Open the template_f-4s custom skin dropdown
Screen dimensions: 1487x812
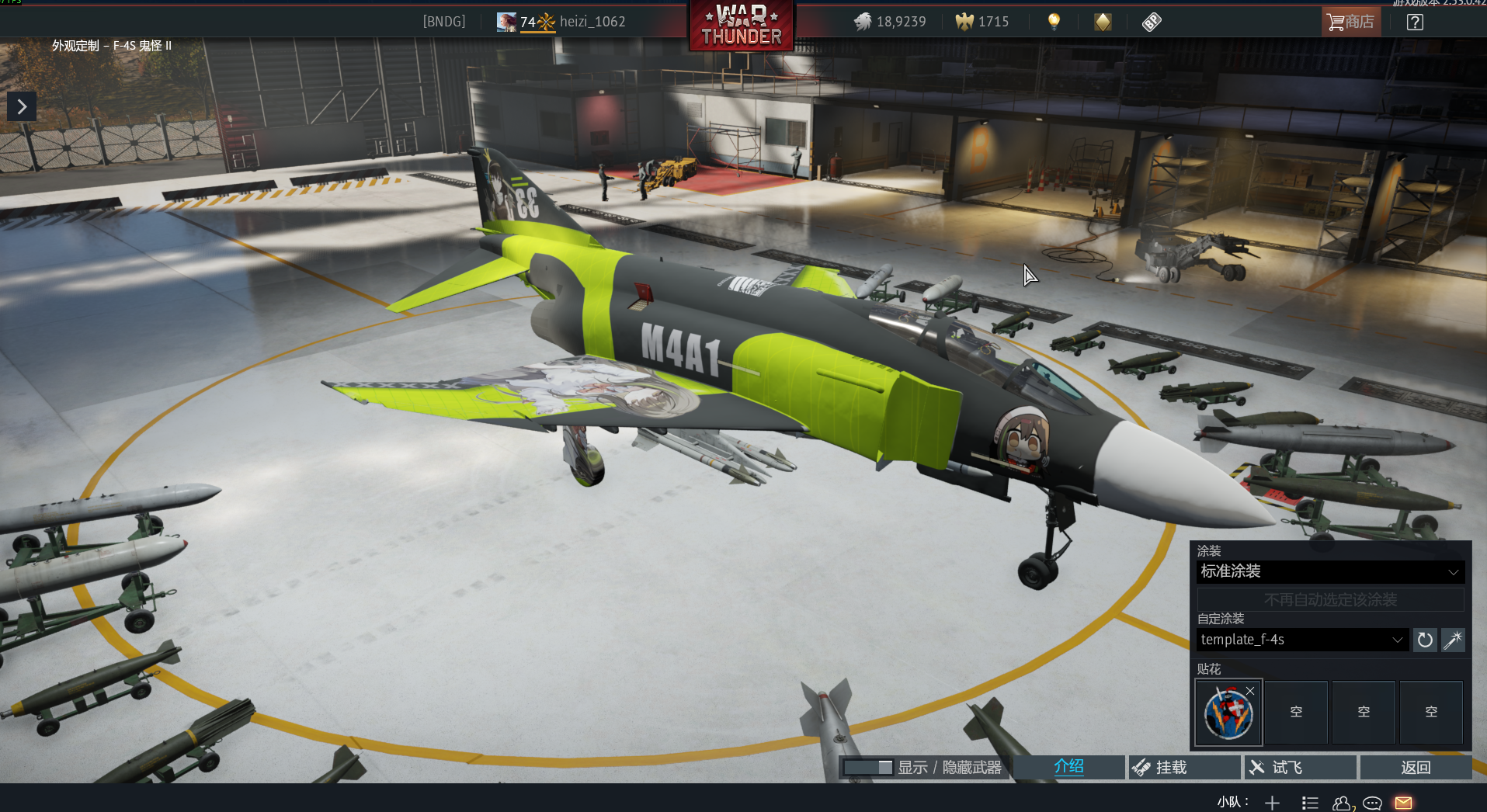point(1302,640)
